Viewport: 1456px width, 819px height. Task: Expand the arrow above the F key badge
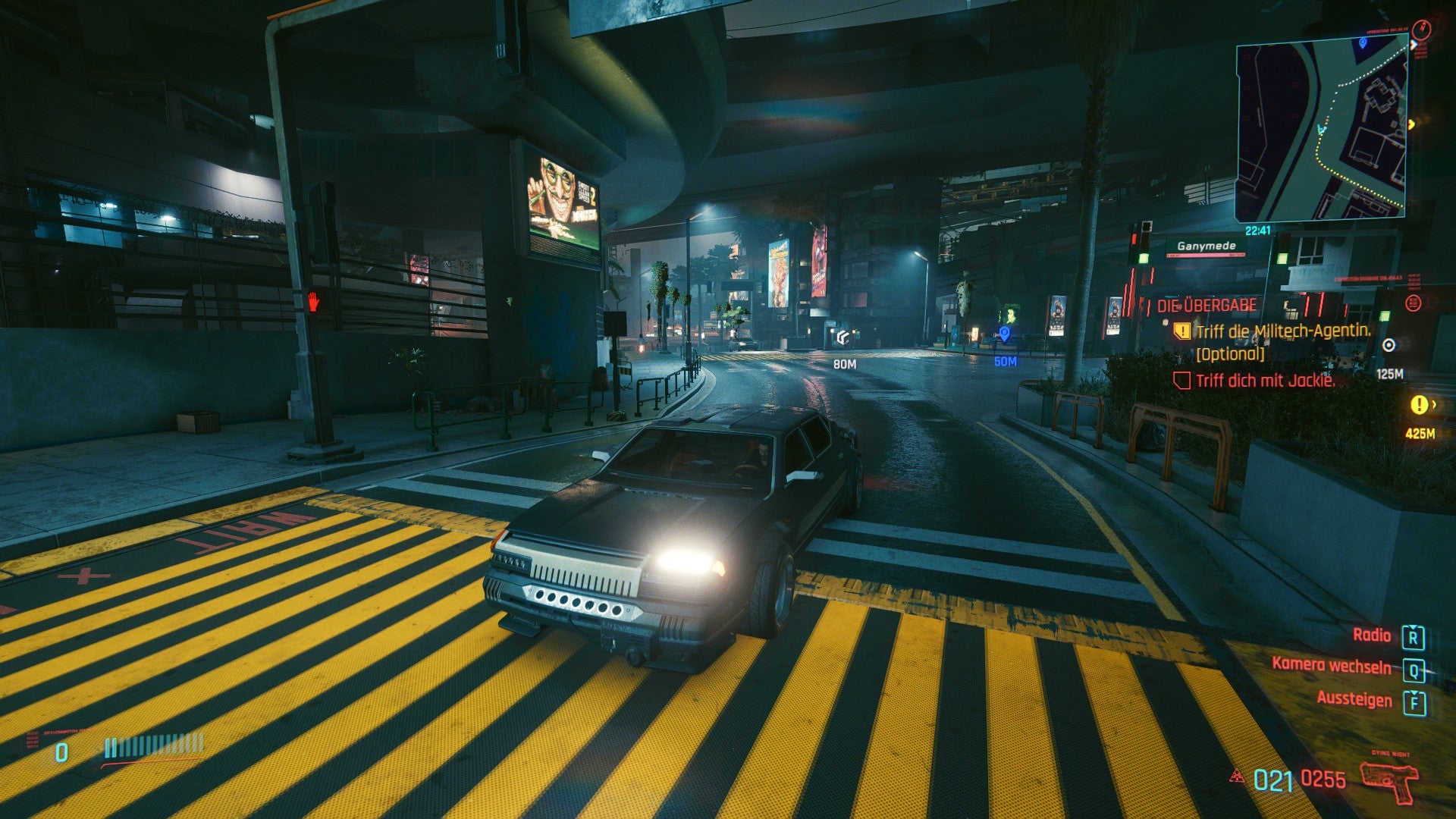point(1415,692)
